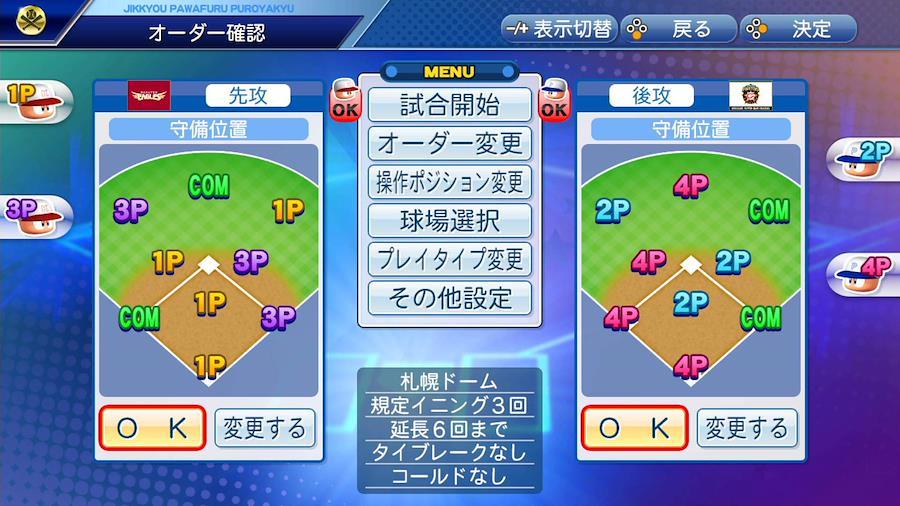Select 操作ポジション変更 in the menu
Image resolution: width=900 pixels, height=506 pixels.
449,182
